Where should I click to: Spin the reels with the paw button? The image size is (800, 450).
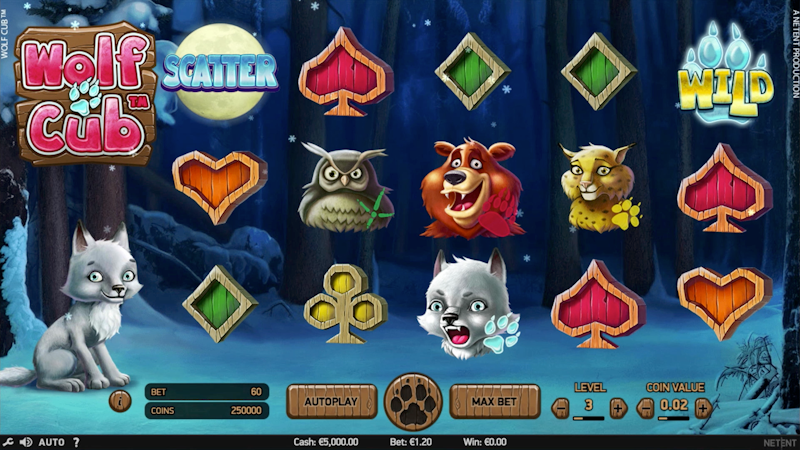click(413, 402)
